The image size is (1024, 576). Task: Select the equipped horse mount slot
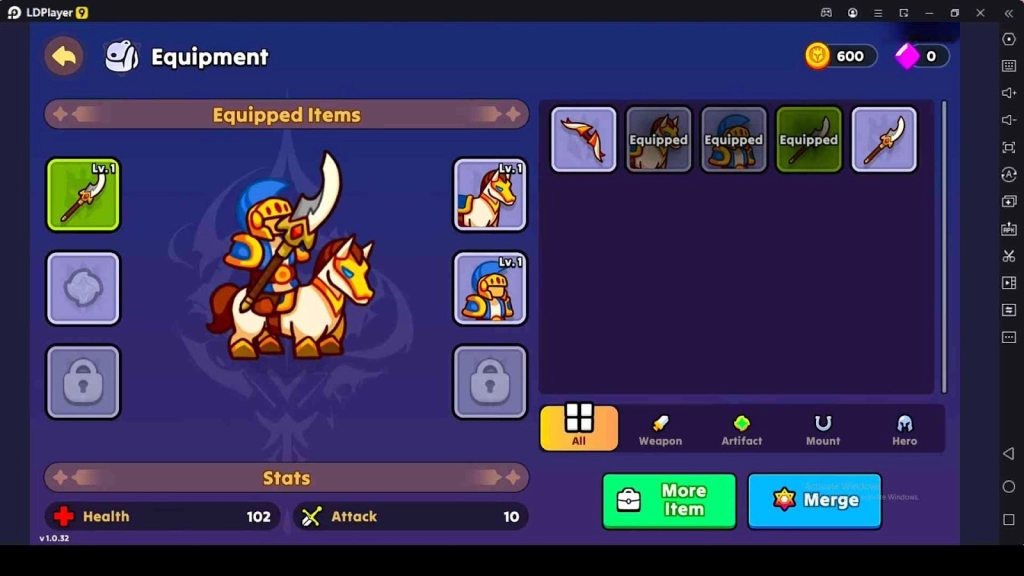coord(490,195)
